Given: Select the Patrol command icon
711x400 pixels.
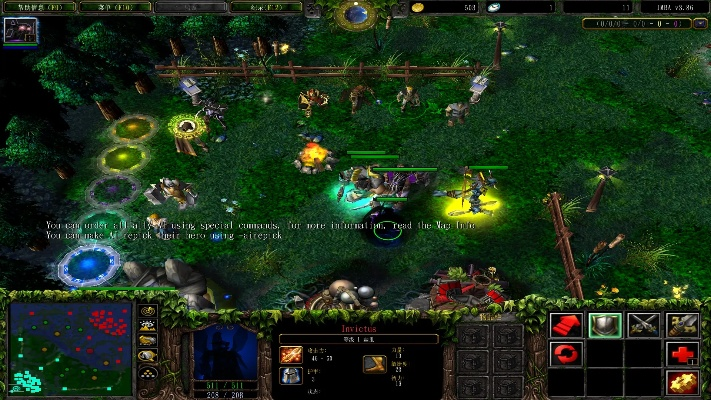Looking at the screenshot, I should pyautogui.click(x=682, y=324).
